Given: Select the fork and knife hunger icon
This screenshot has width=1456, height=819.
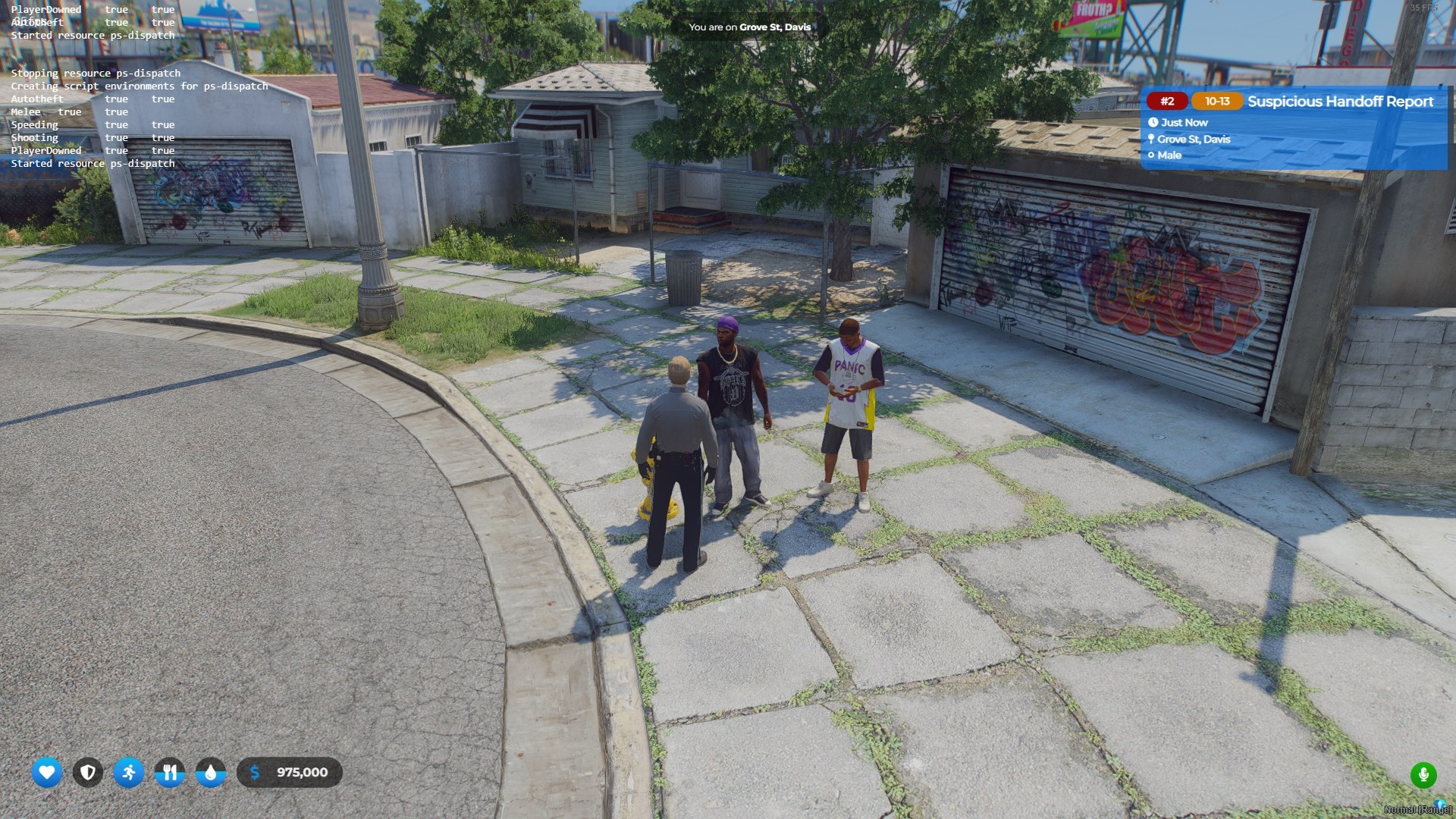Looking at the screenshot, I should coord(170,773).
